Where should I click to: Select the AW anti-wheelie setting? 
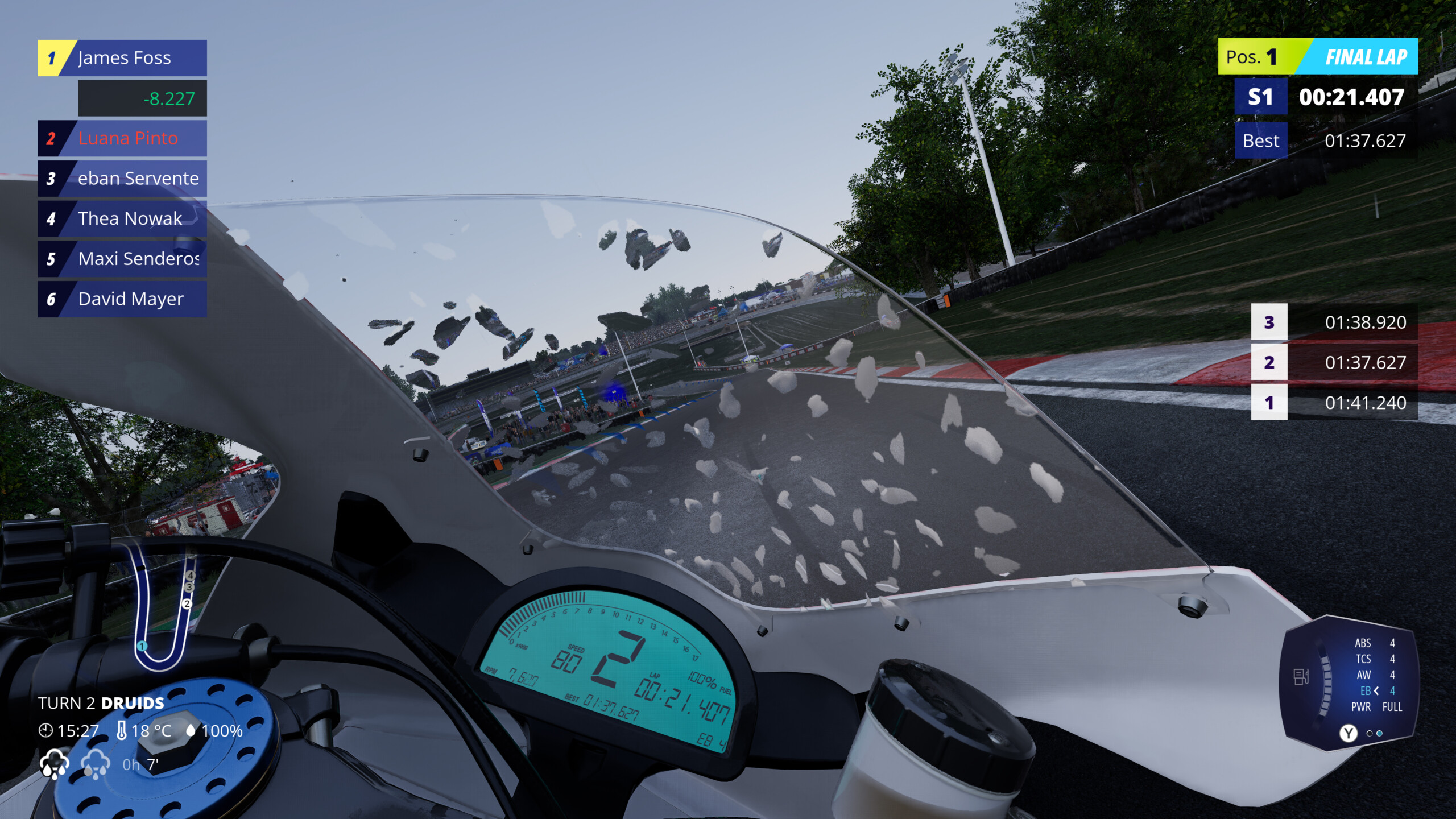coord(1374,675)
